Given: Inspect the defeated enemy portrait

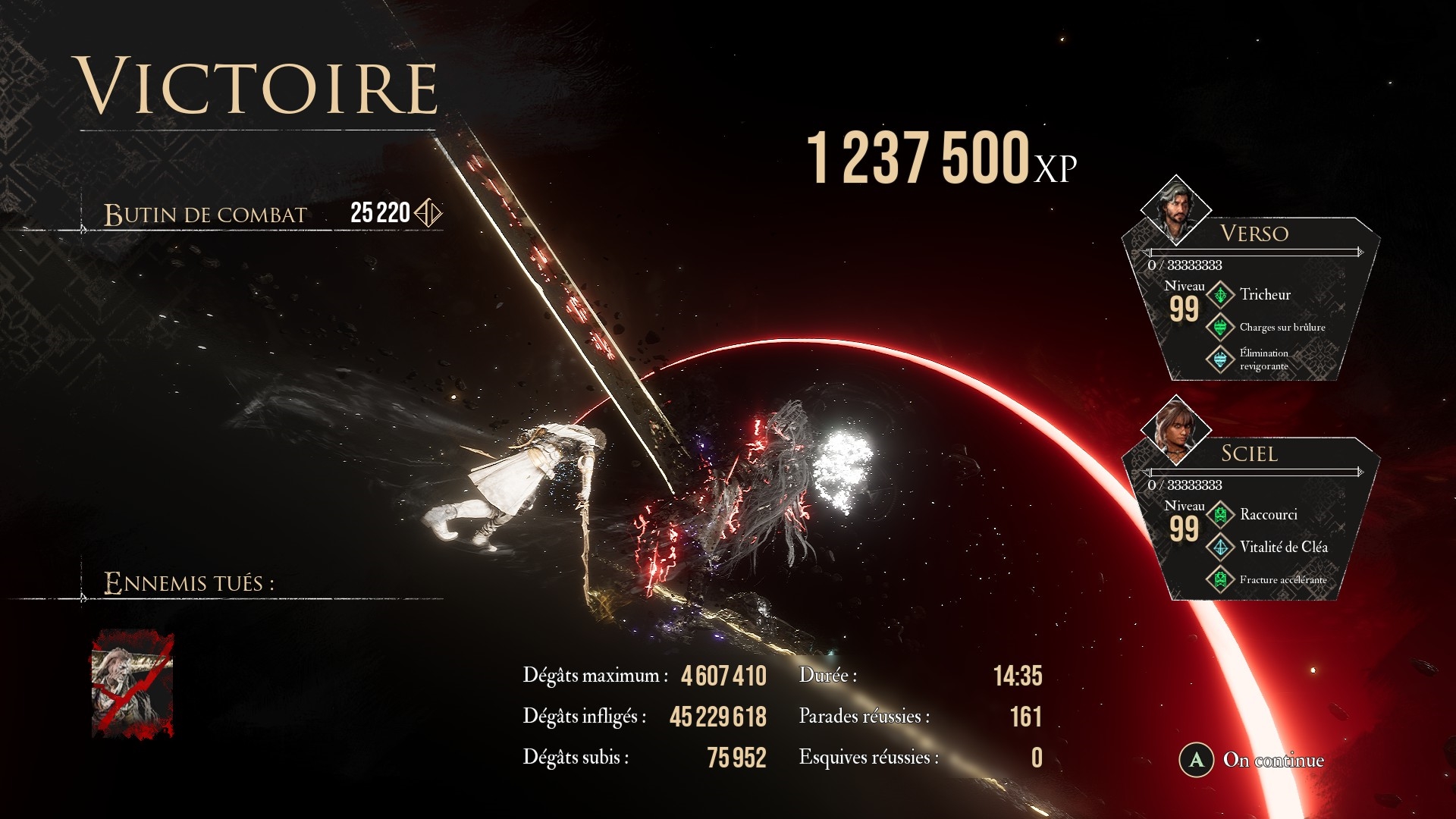Looking at the screenshot, I should (133, 684).
